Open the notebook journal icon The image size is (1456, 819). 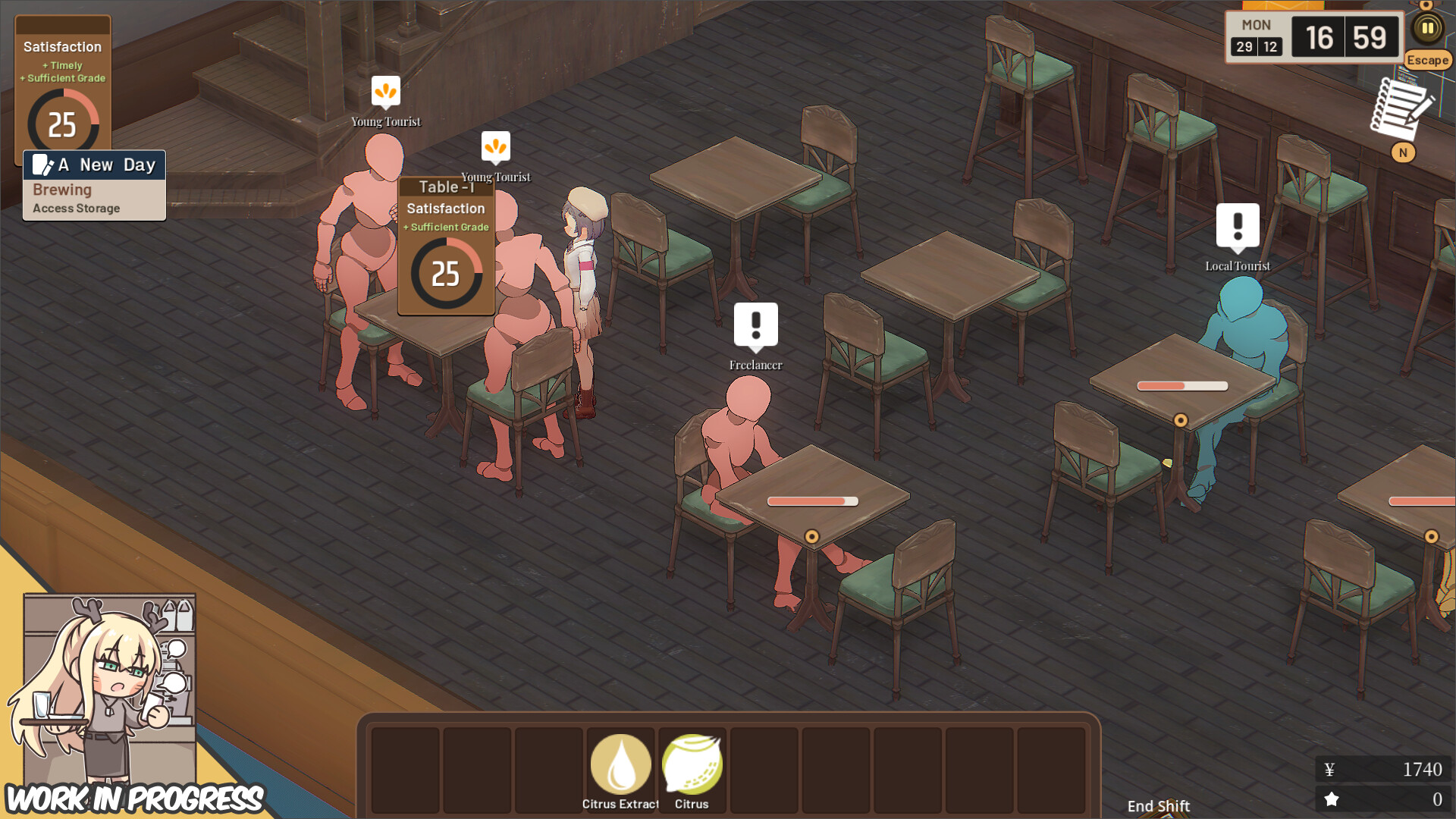[x=1399, y=110]
